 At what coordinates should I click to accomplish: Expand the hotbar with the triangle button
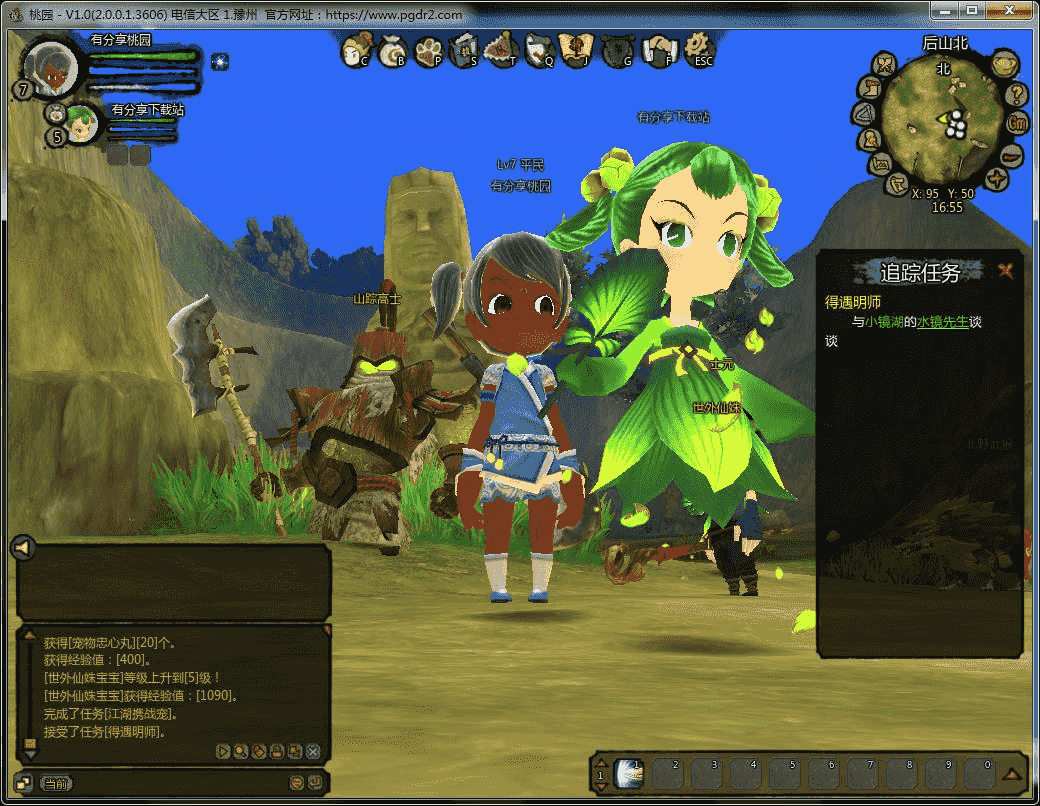1011,774
